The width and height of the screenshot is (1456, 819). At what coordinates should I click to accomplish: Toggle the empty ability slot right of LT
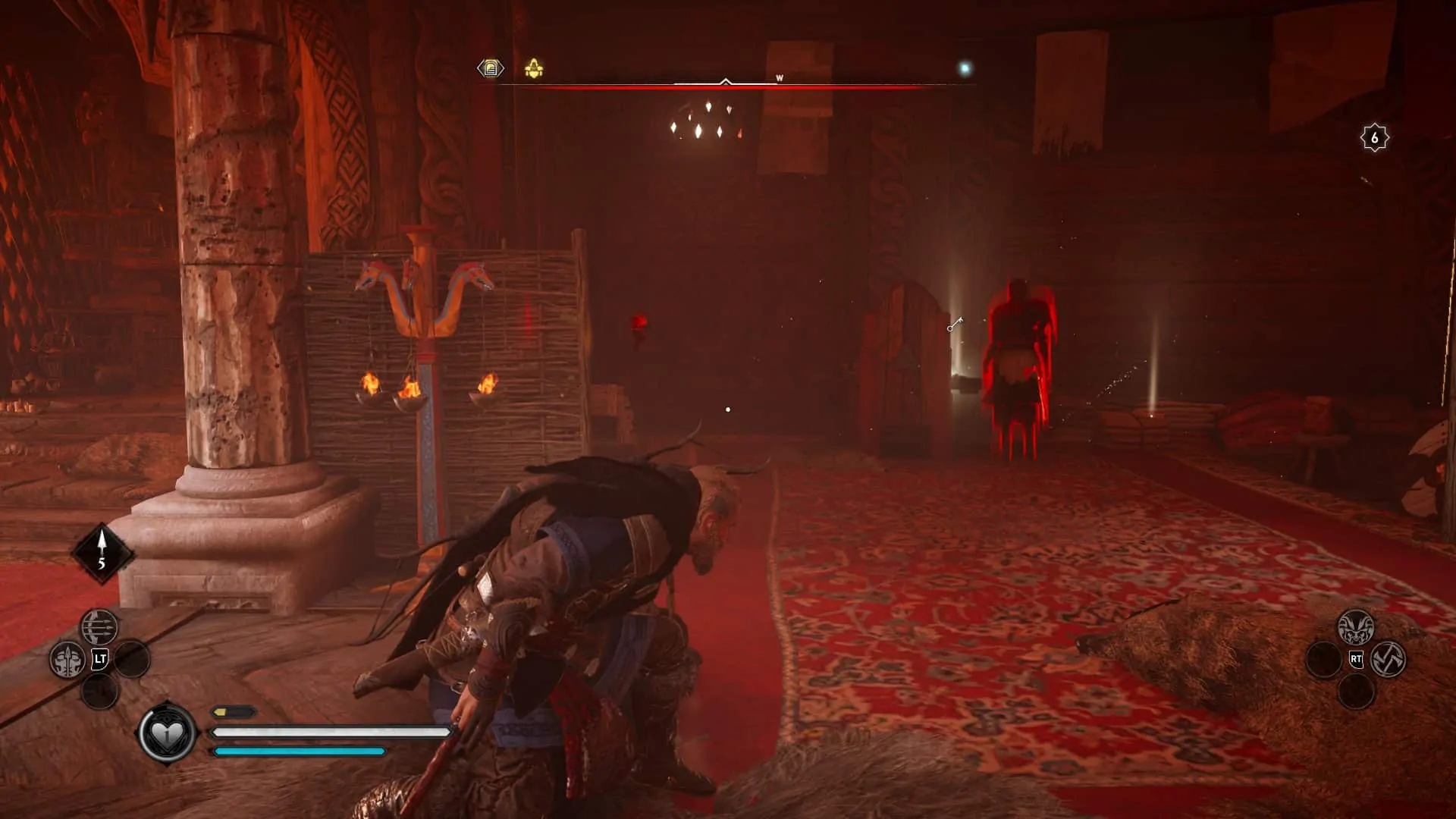132,660
